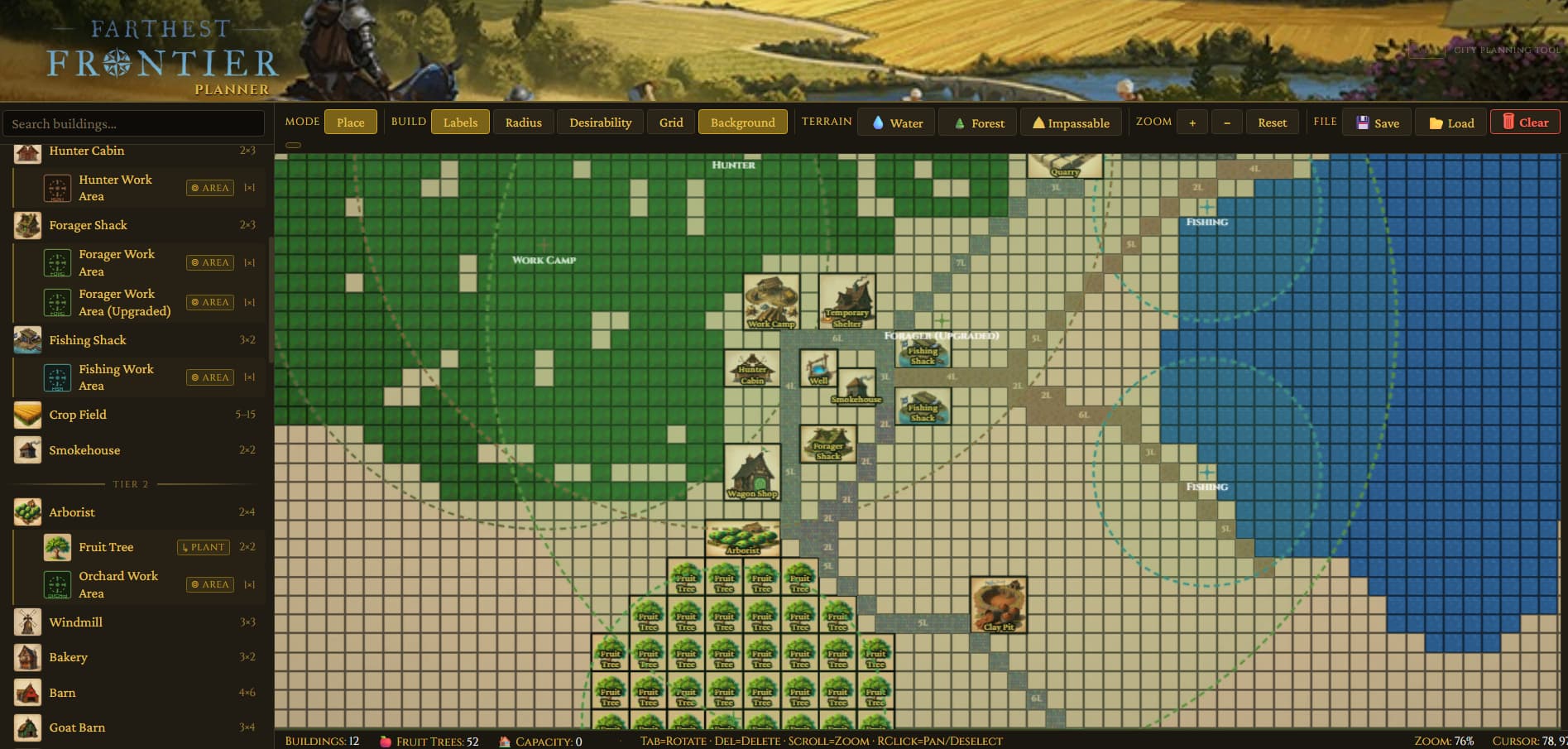Select Crop Field from building list
Viewport: 1568px width, 749px height.
[78, 415]
